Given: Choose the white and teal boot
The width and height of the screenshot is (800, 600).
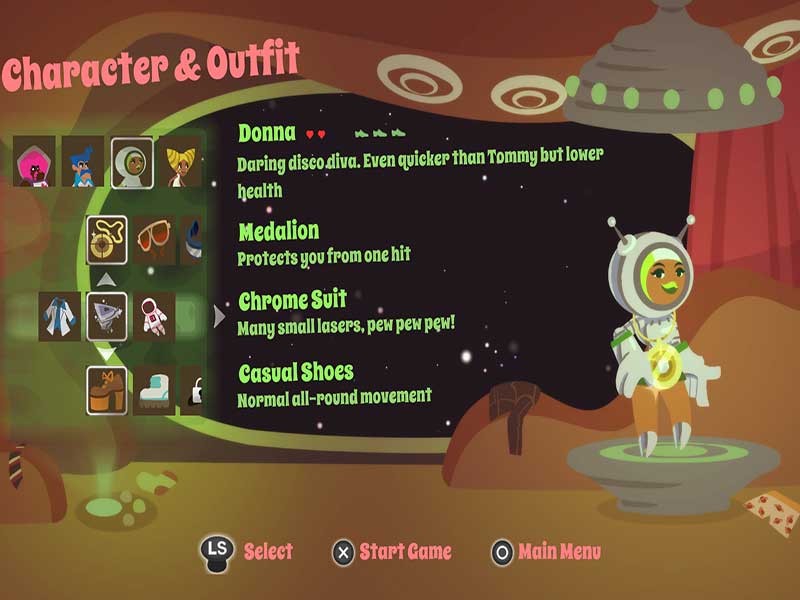Looking at the screenshot, I should [154, 390].
